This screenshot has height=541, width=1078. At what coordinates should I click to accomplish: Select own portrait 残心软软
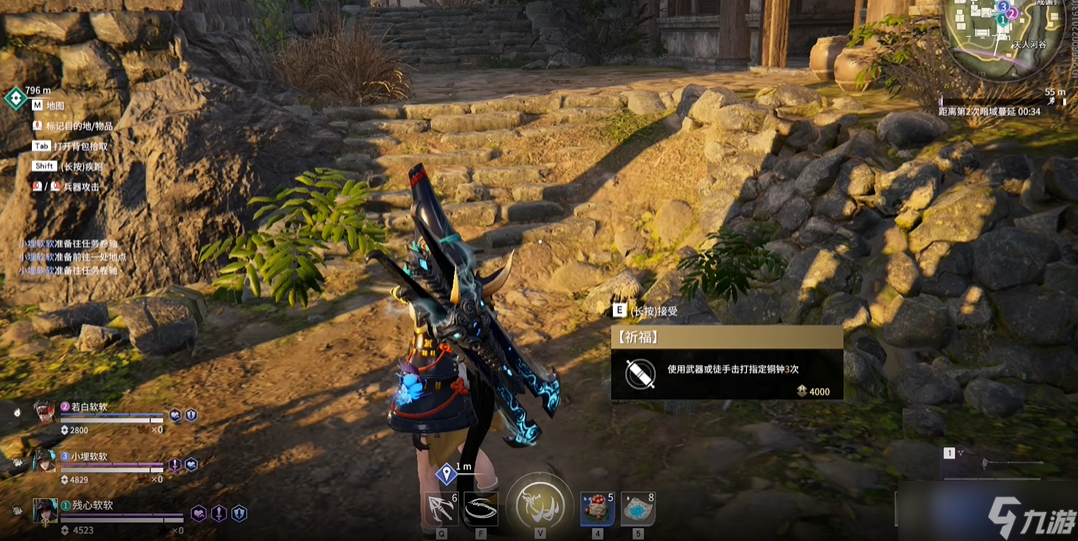(44, 511)
